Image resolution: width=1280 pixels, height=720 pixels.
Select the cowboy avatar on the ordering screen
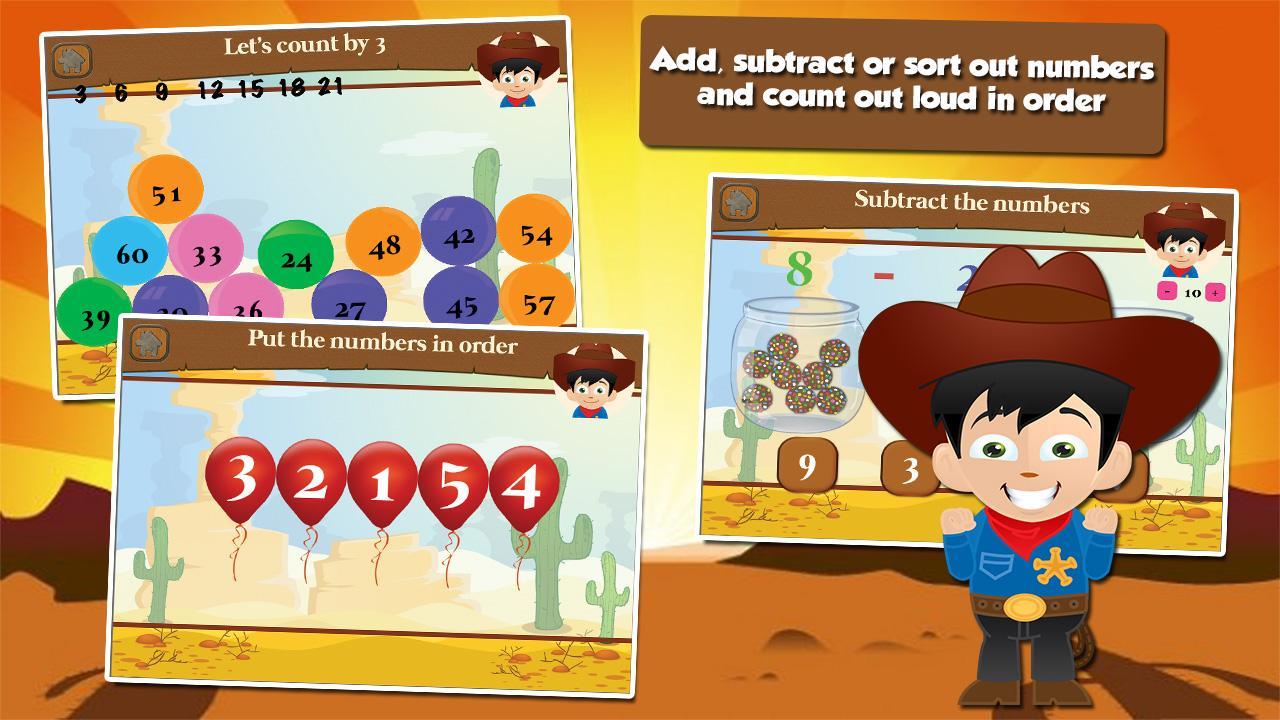[590, 380]
